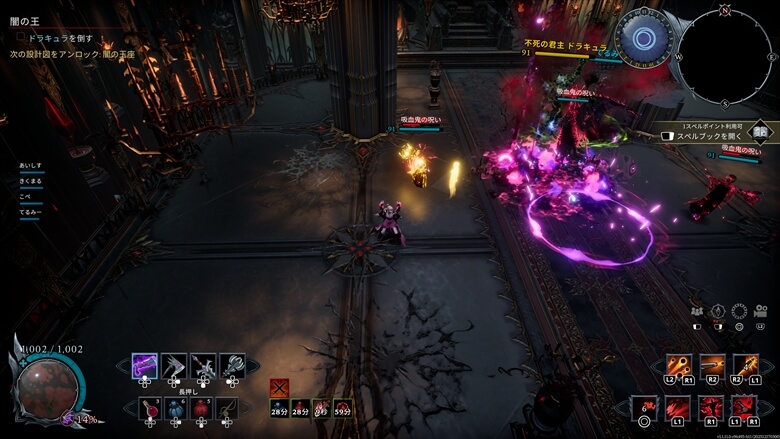Activate the flaming blade skill
Screen dimensions: 780x439
[746, 366]
